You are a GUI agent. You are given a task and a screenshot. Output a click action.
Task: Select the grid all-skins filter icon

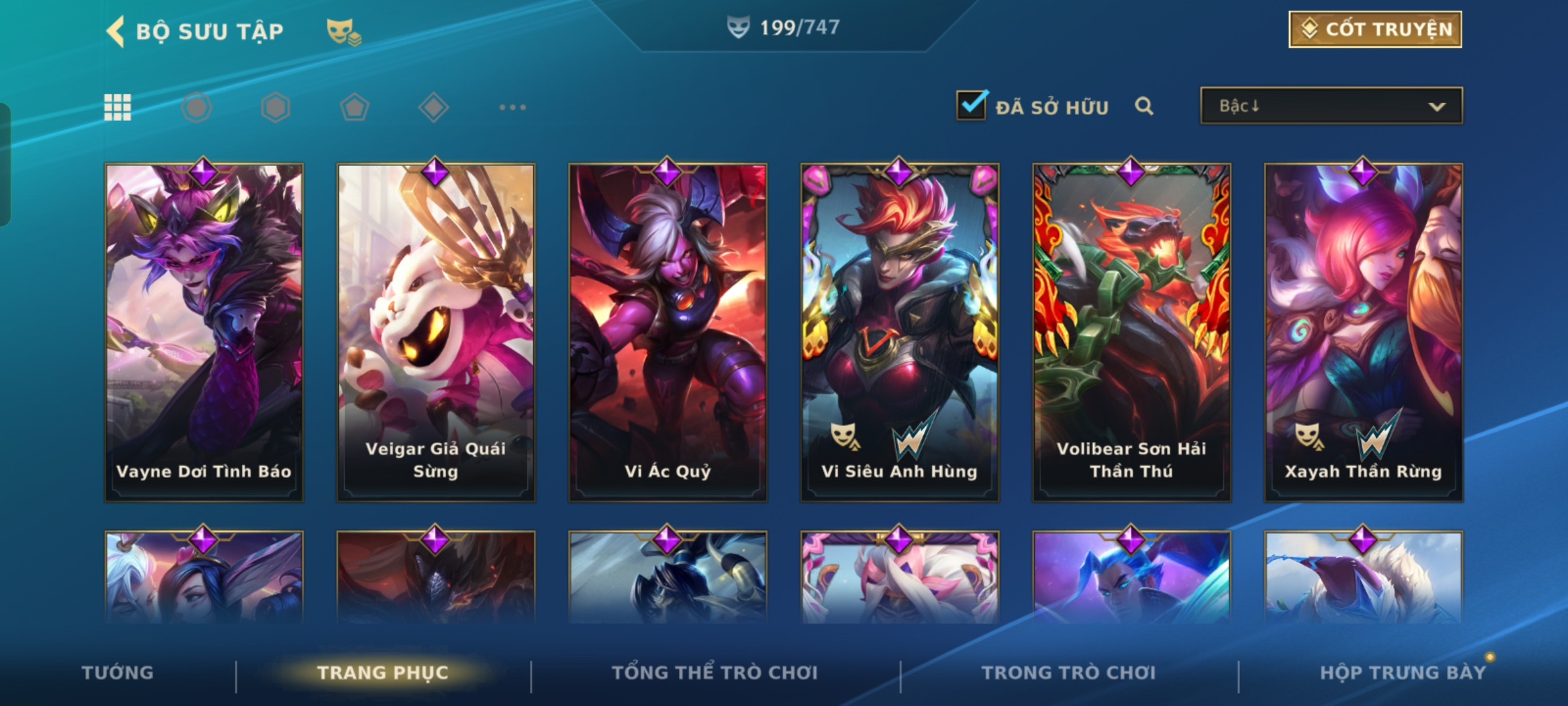(x=118, y=107)
